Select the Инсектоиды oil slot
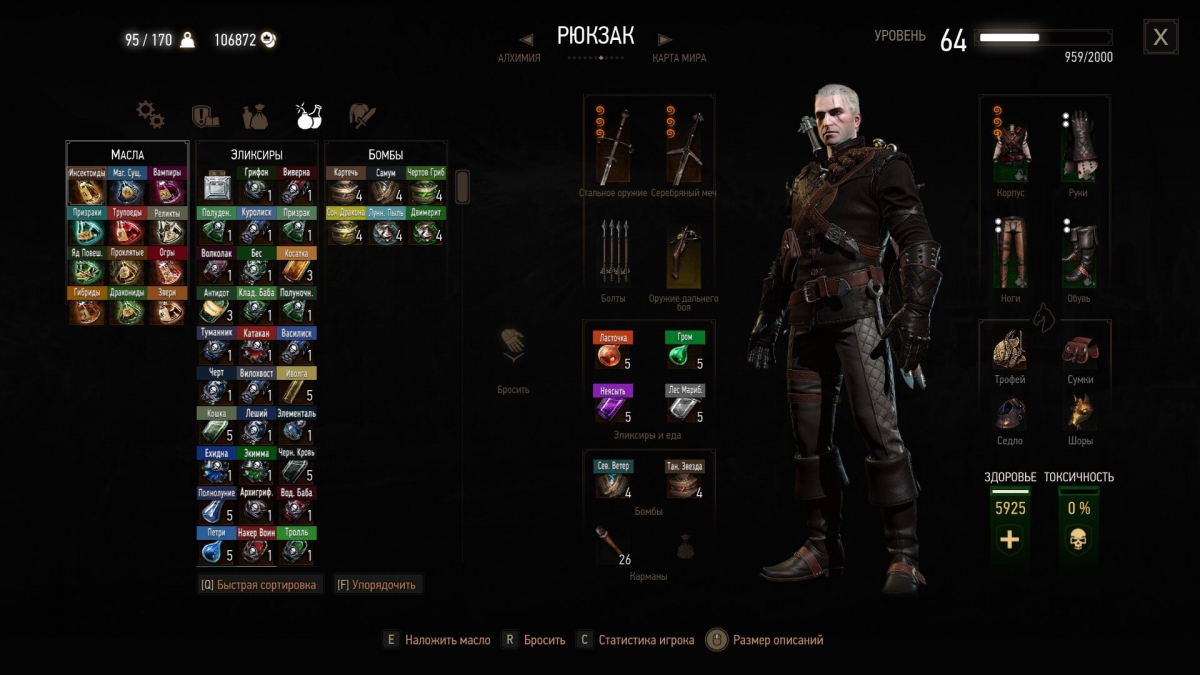This screenshot has width=1200, height=675. pos(87,186)
